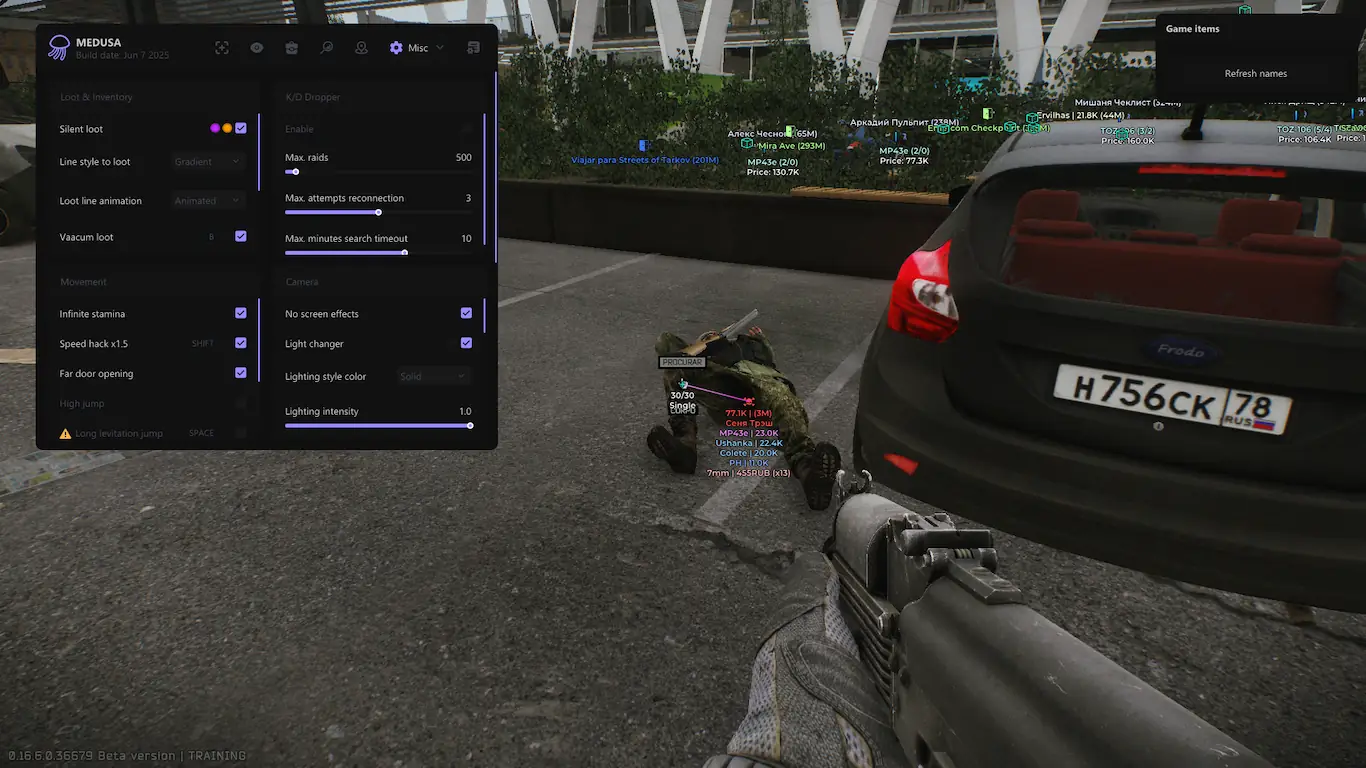Pick the orange Silent loot color swatch
This screenshot has width=1366, height=768.
(x=227, y=128)
